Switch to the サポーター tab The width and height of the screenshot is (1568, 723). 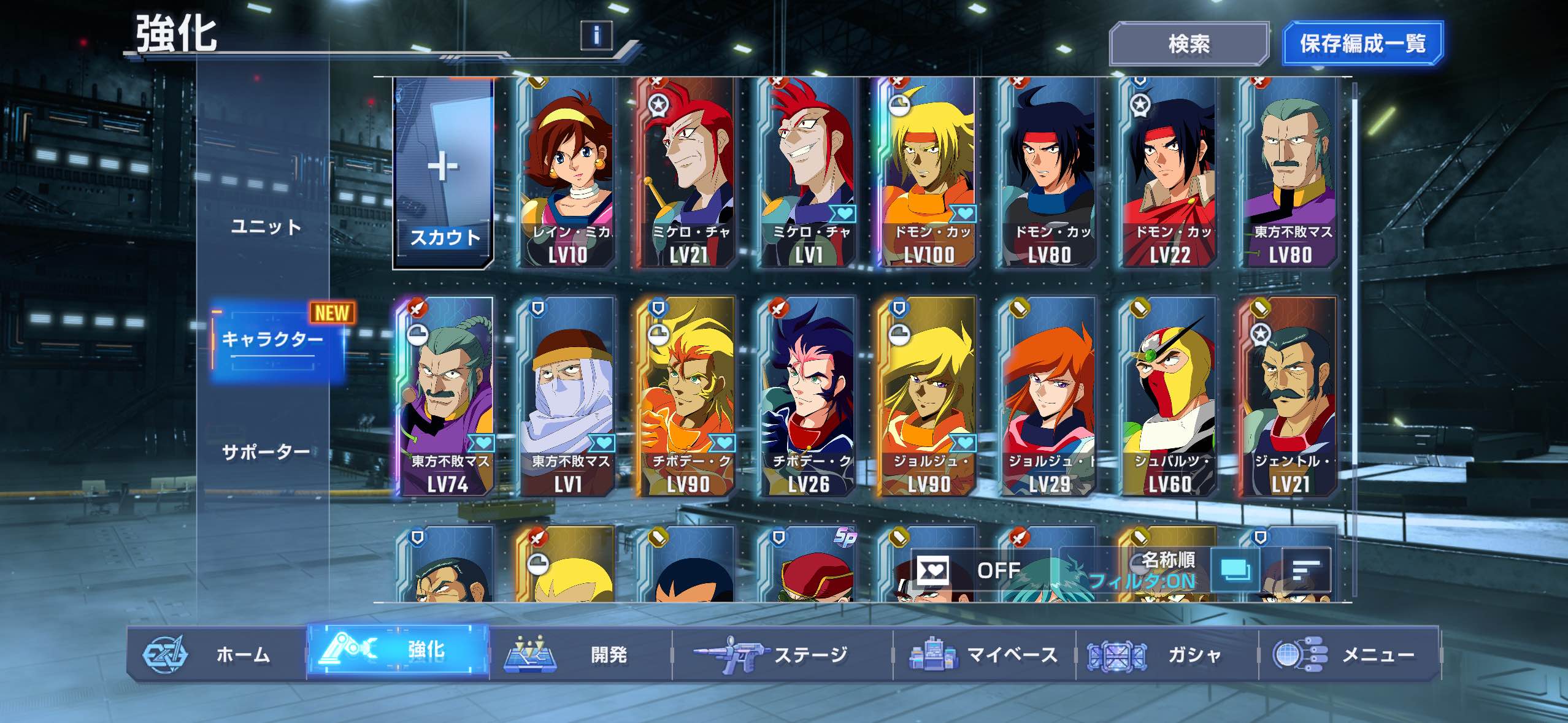coord(266,452)
